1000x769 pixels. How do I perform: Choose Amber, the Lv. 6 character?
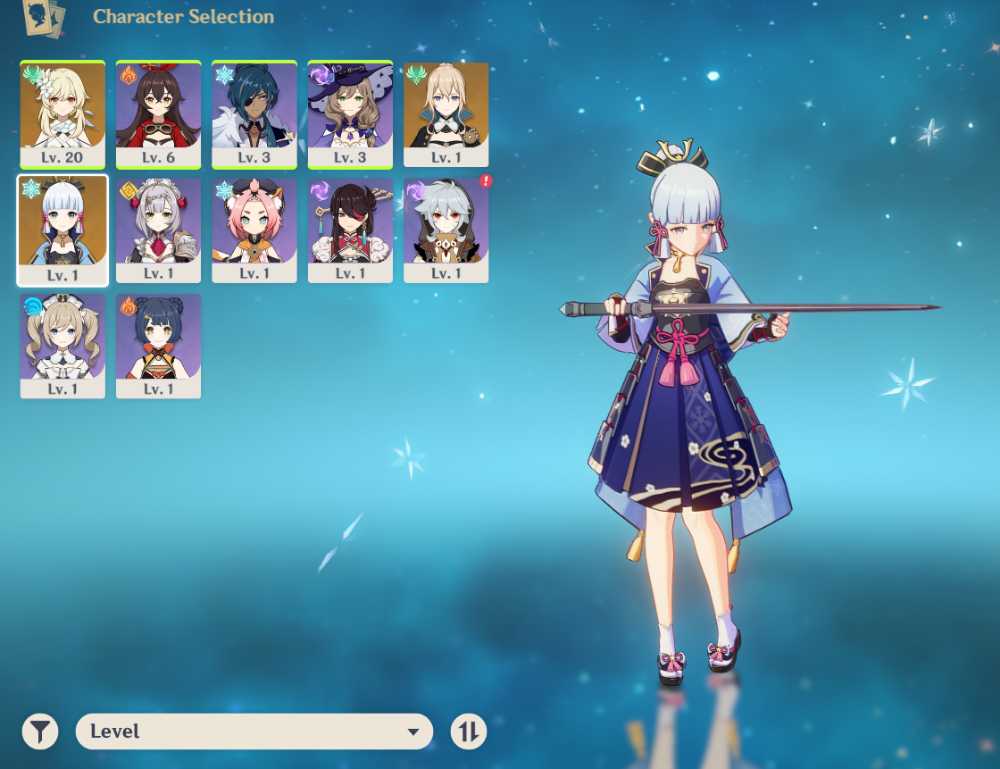(158, 114)
